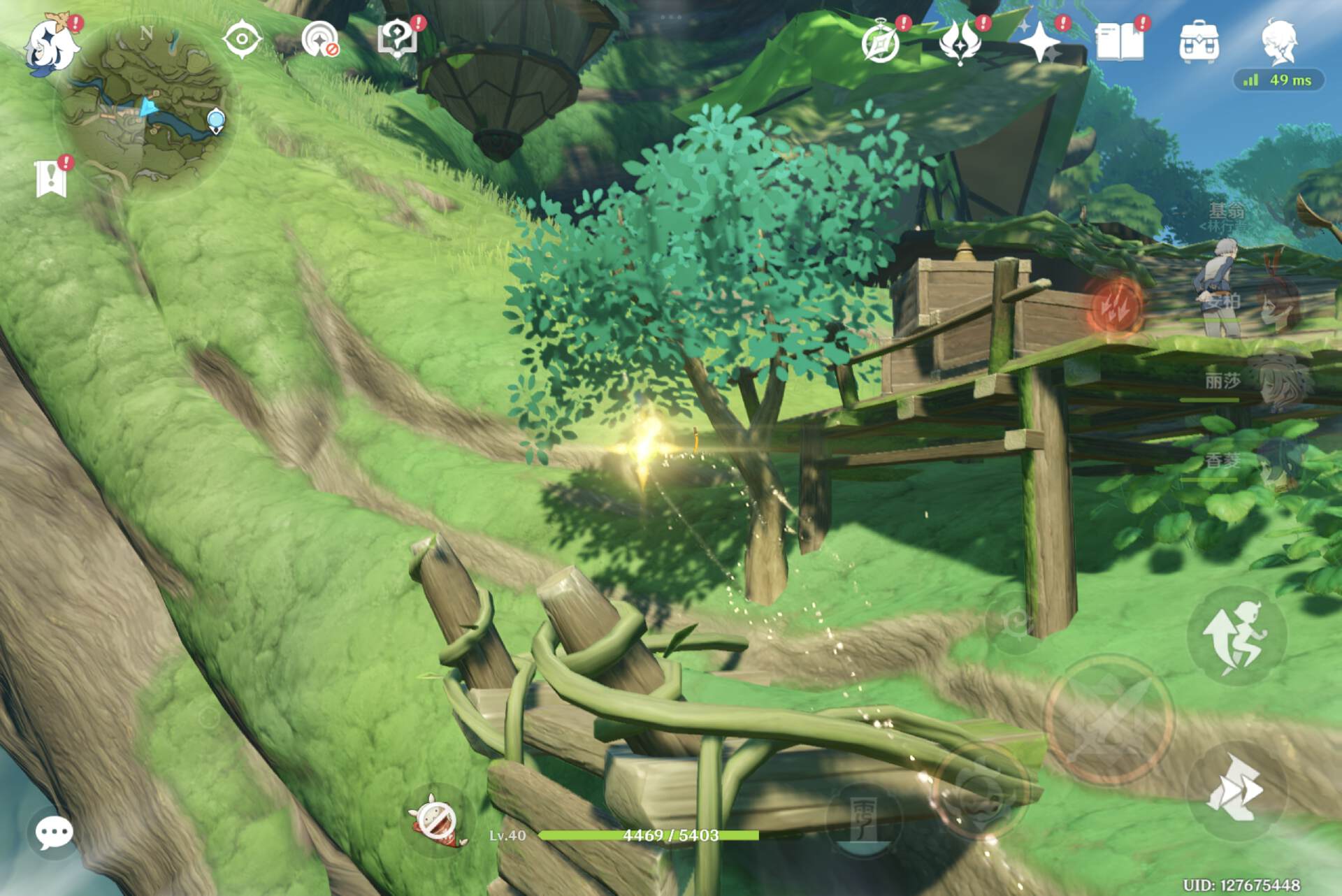Open the Adventurer Handbook book icon

1120,43
